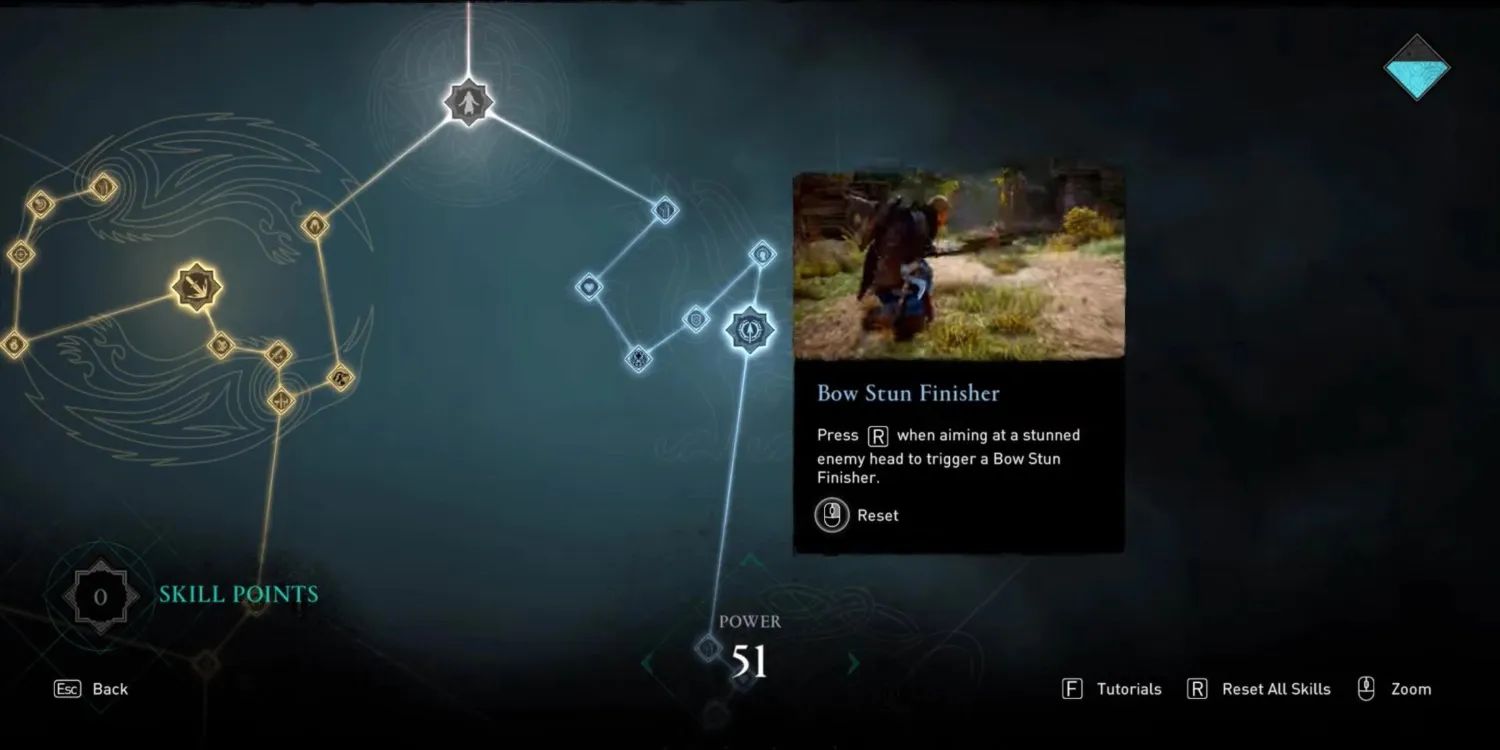1500x750 pixels.
Task: Click the Bow Stun Finisher preview video
Action: click(x=958, y=264)
